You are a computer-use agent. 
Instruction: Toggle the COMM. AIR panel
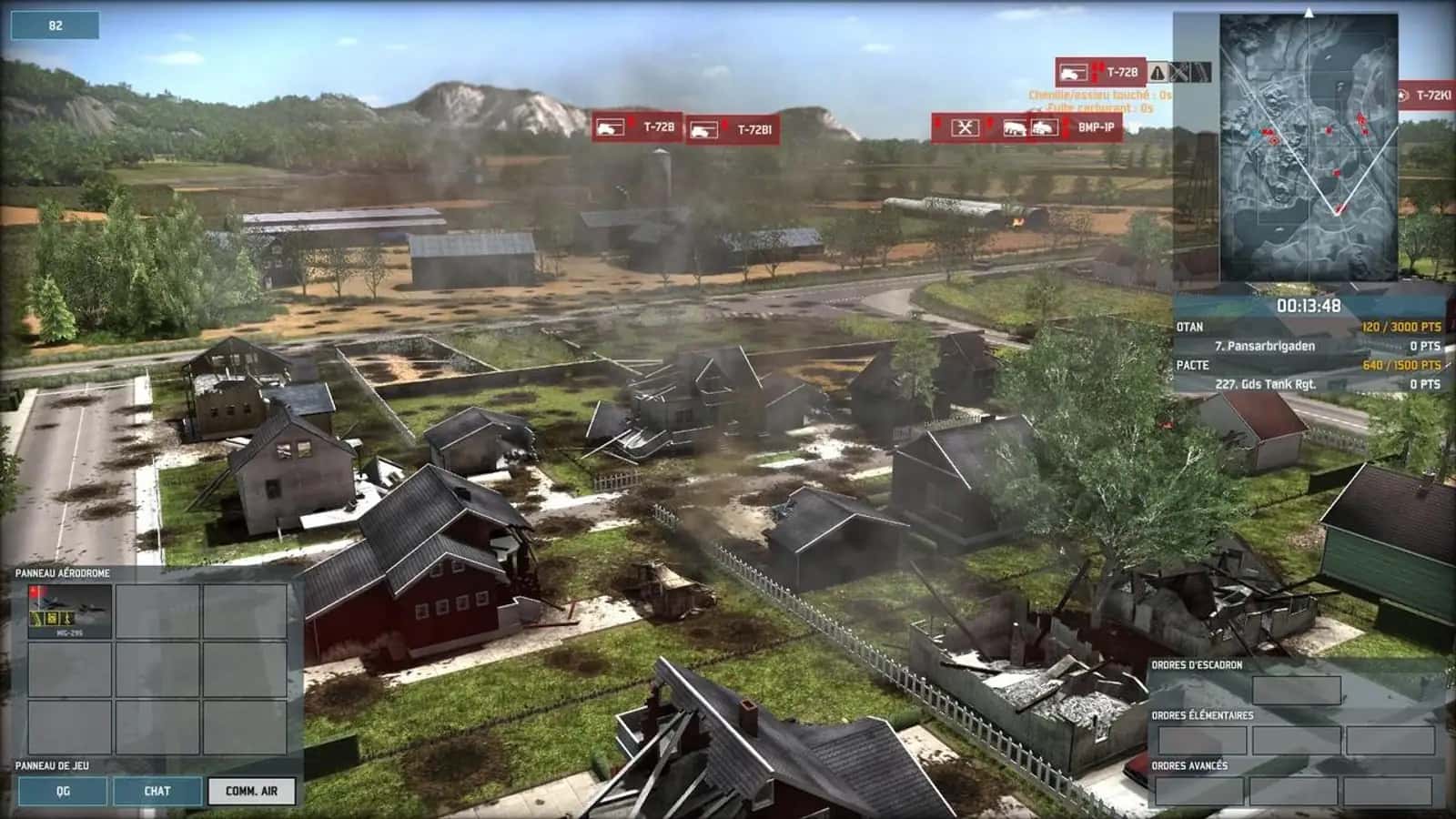251,792
